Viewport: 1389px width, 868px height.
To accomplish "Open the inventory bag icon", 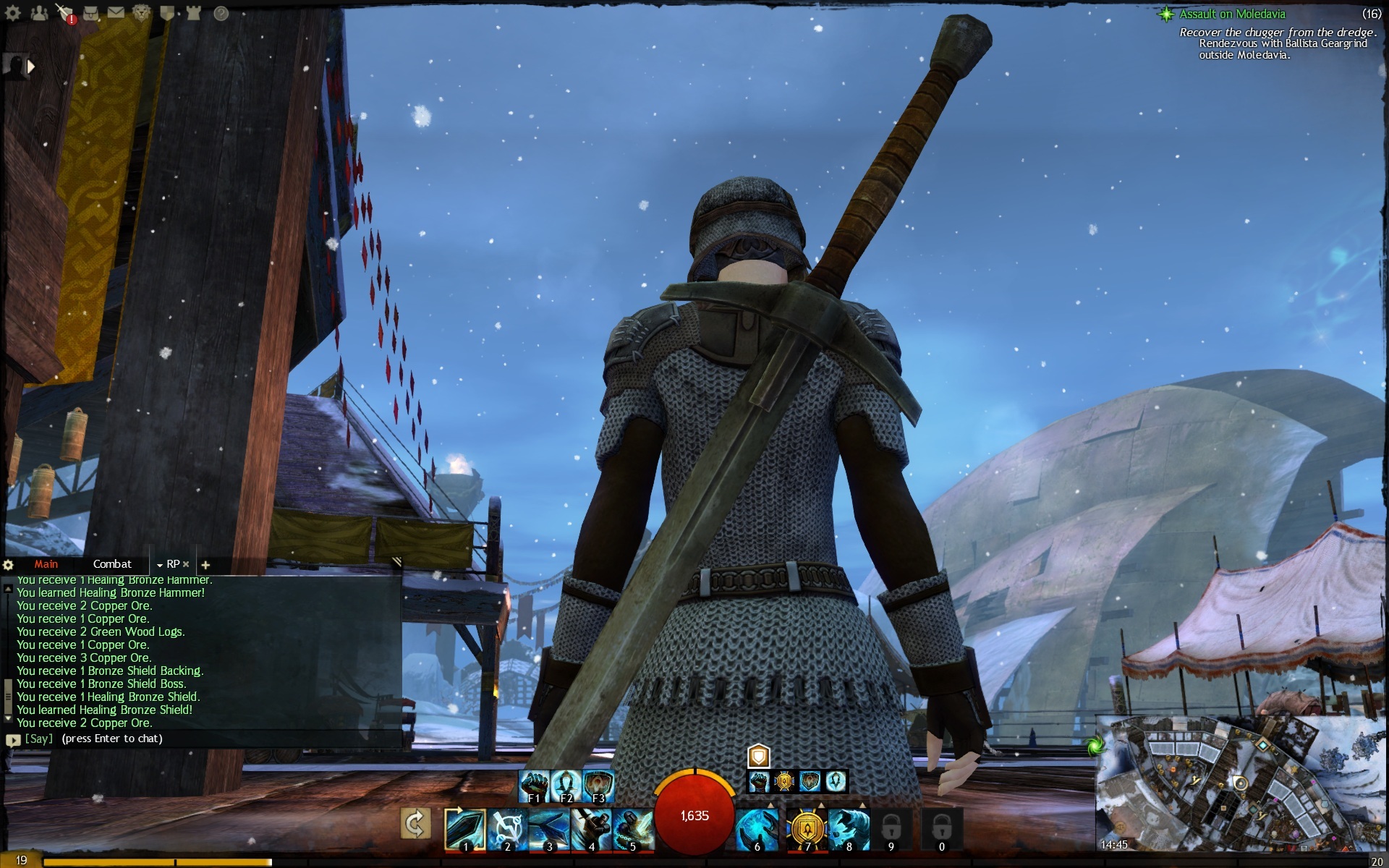I will pyautogui.click(x=90, y=12).
